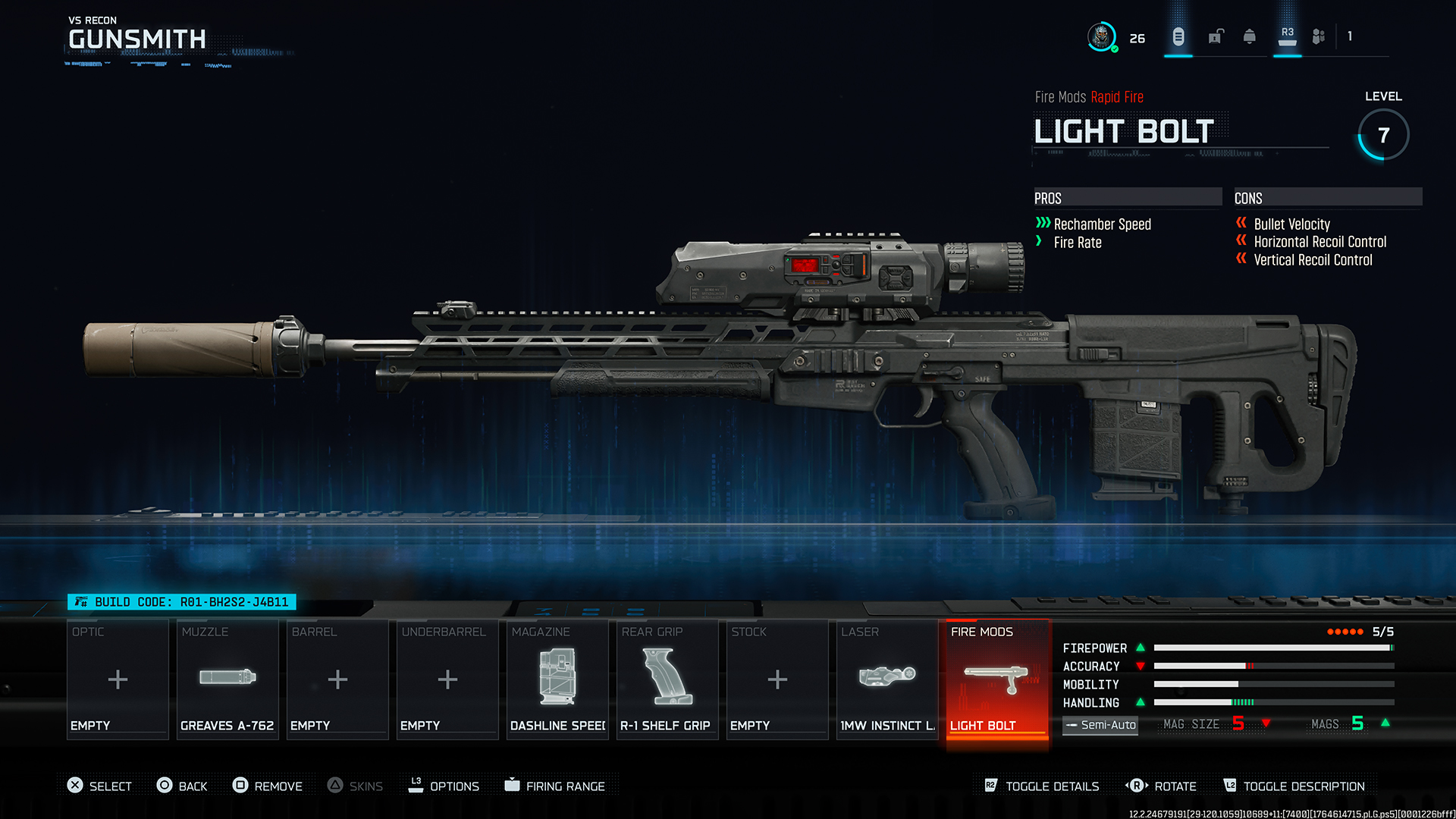1456x819 pixels.
Task: Open the empty Underbarrel slot
Action: (x=447, y=679)
